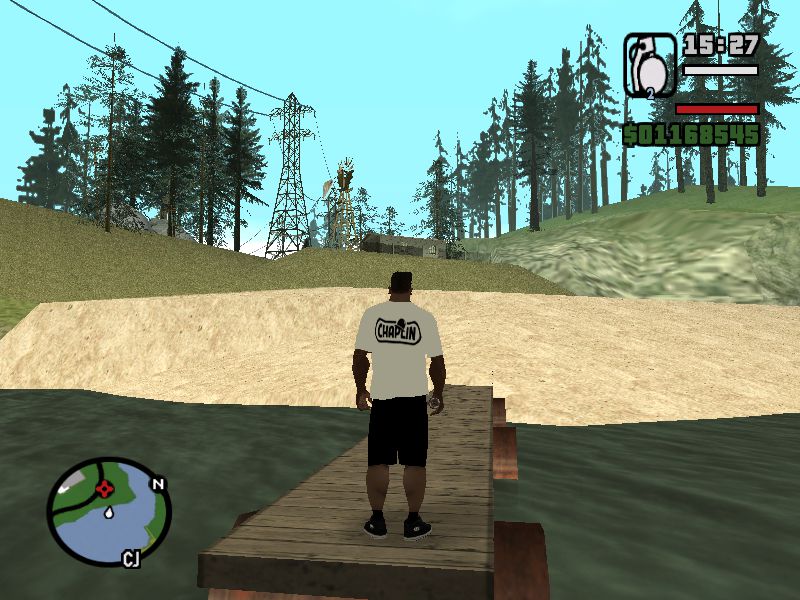Click the red marker on the radar
The height and width of the screenshot is (600, 800).
[x=103, y=489]
